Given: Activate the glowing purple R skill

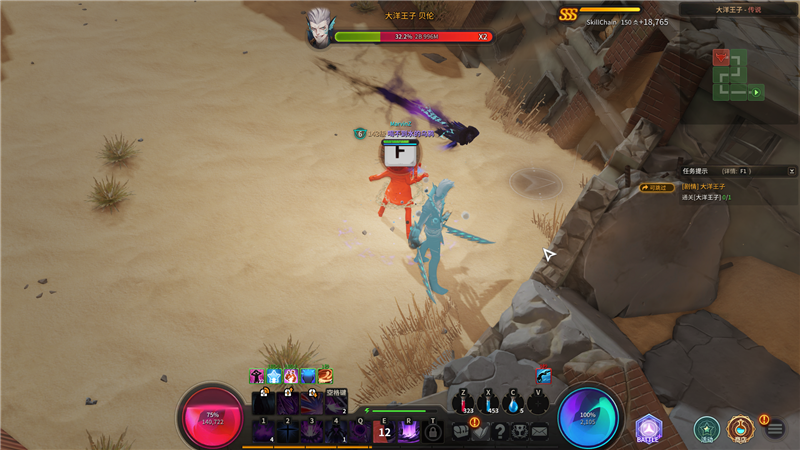Looking at the screenshot, I should [x=408, y=431].
